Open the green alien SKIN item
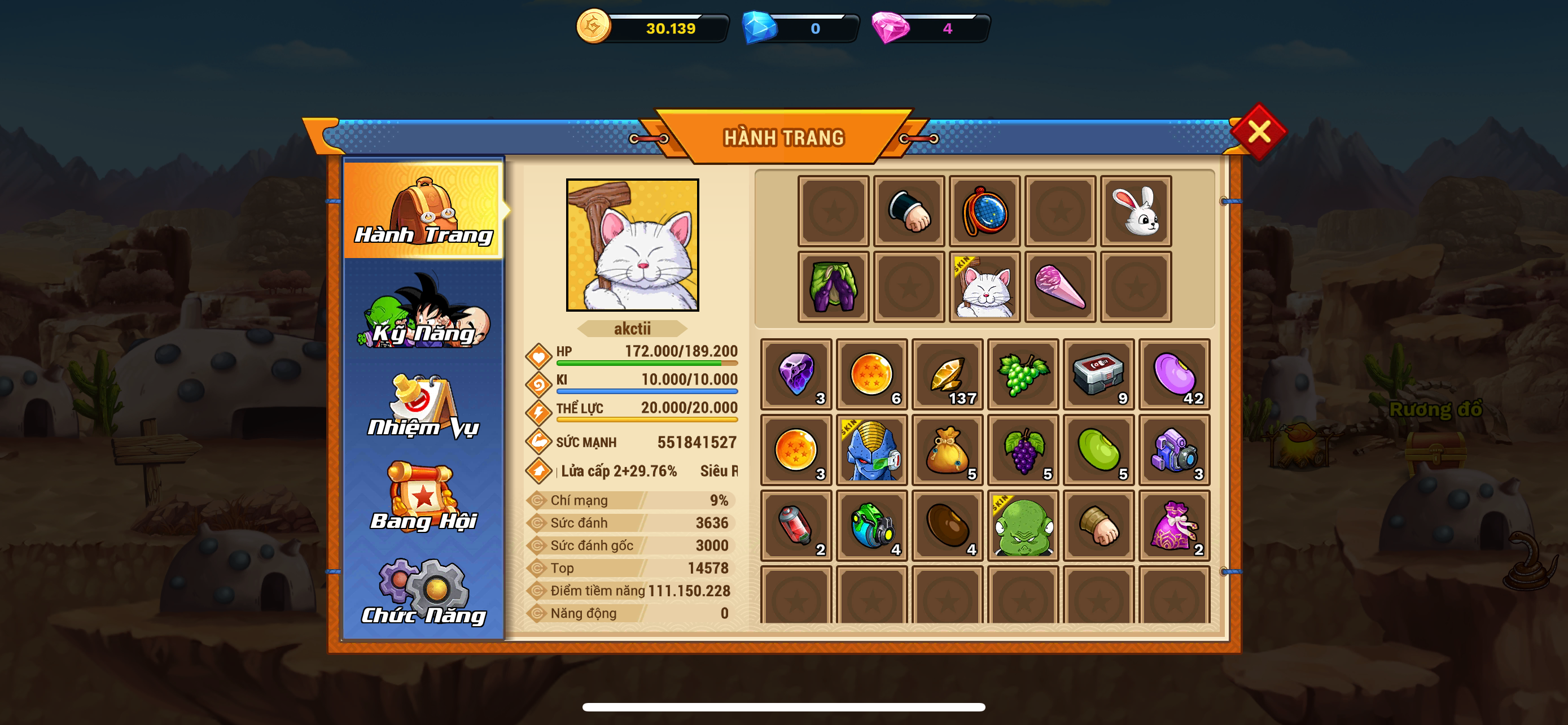The height and width of the screenshot is (725, 1568). click(x=1023, y=525)
